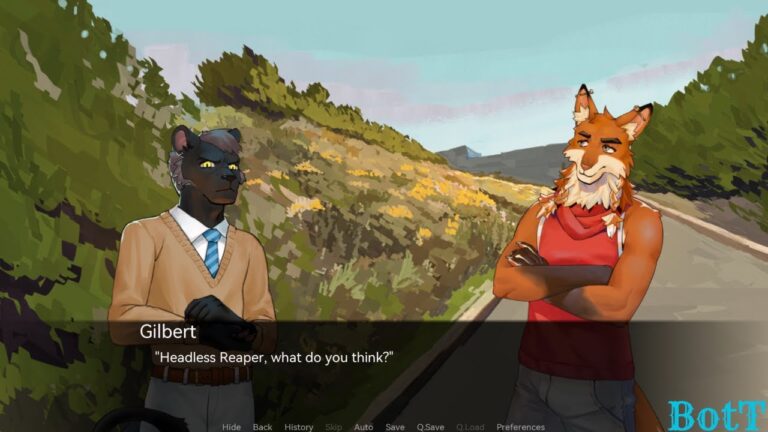Hide the dialogue text box
768x432 pixels.
click(231, 427)
